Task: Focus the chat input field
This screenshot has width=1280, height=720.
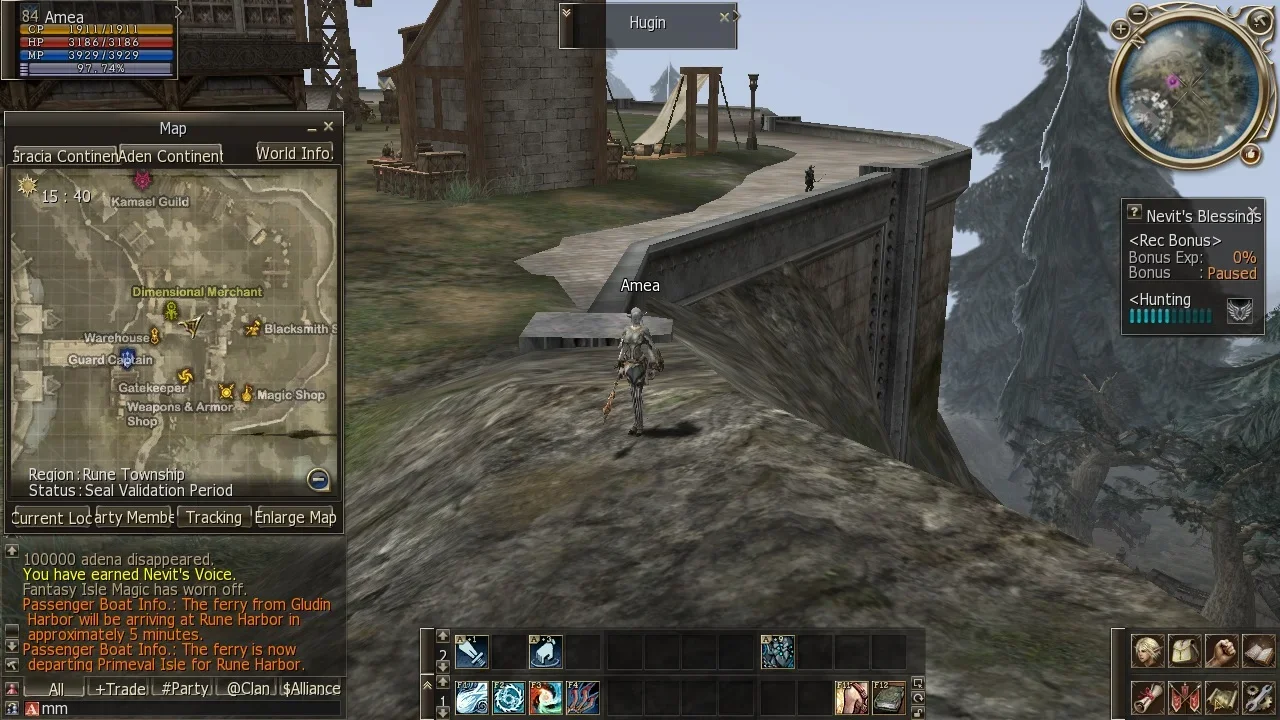Action: (x=180, y=708)
